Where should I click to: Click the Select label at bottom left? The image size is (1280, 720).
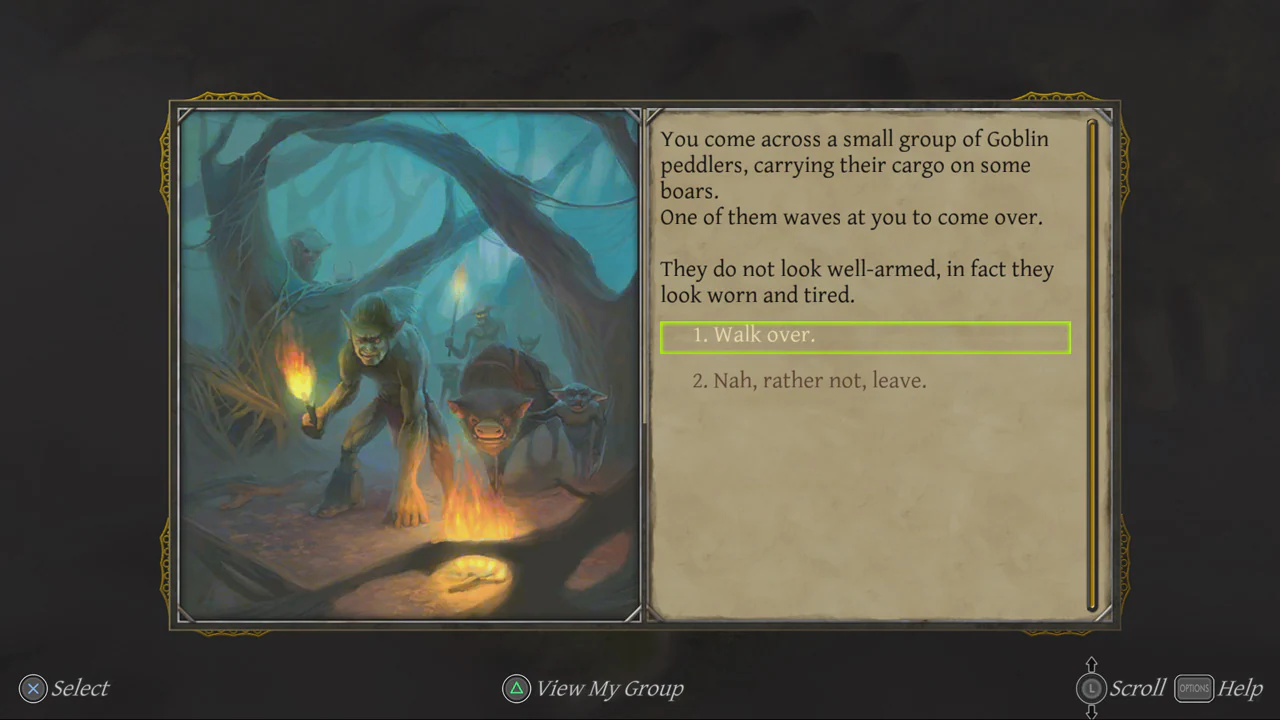[x=79, y=688]
